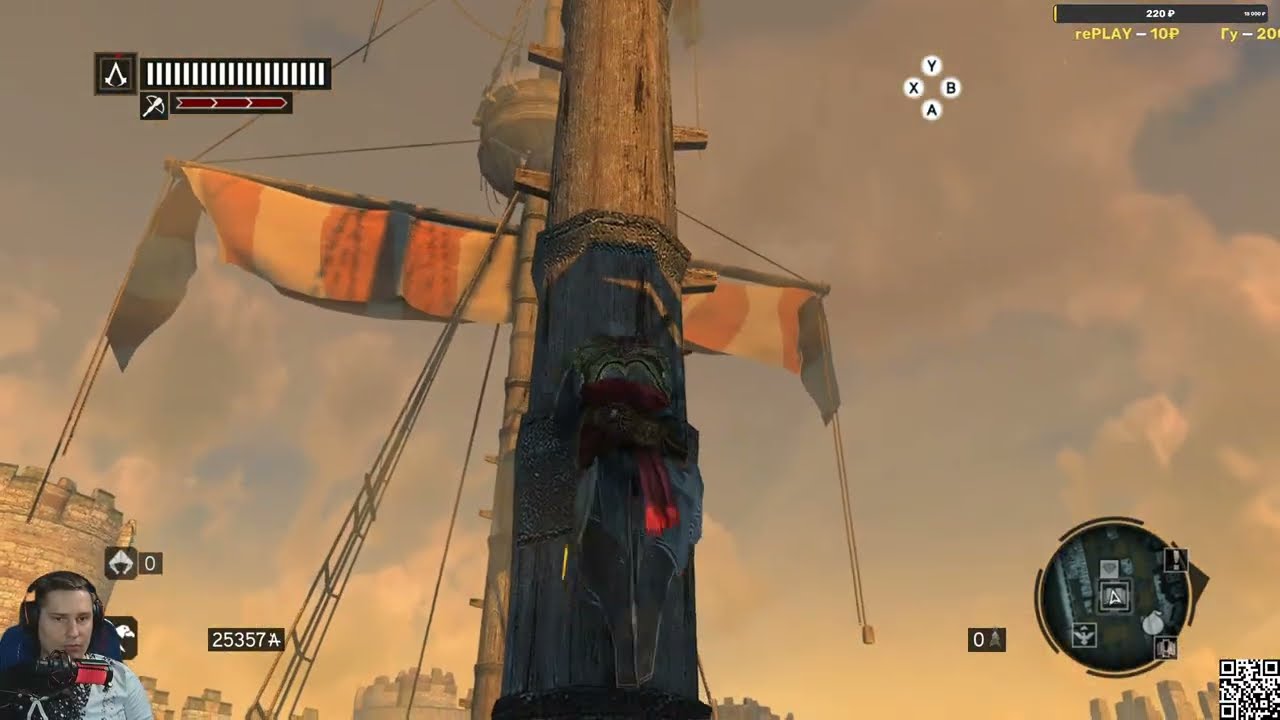Click the eagle emblem marker on minimap
Viewport: 1280px width, 720px height.
coord(1084,634)
